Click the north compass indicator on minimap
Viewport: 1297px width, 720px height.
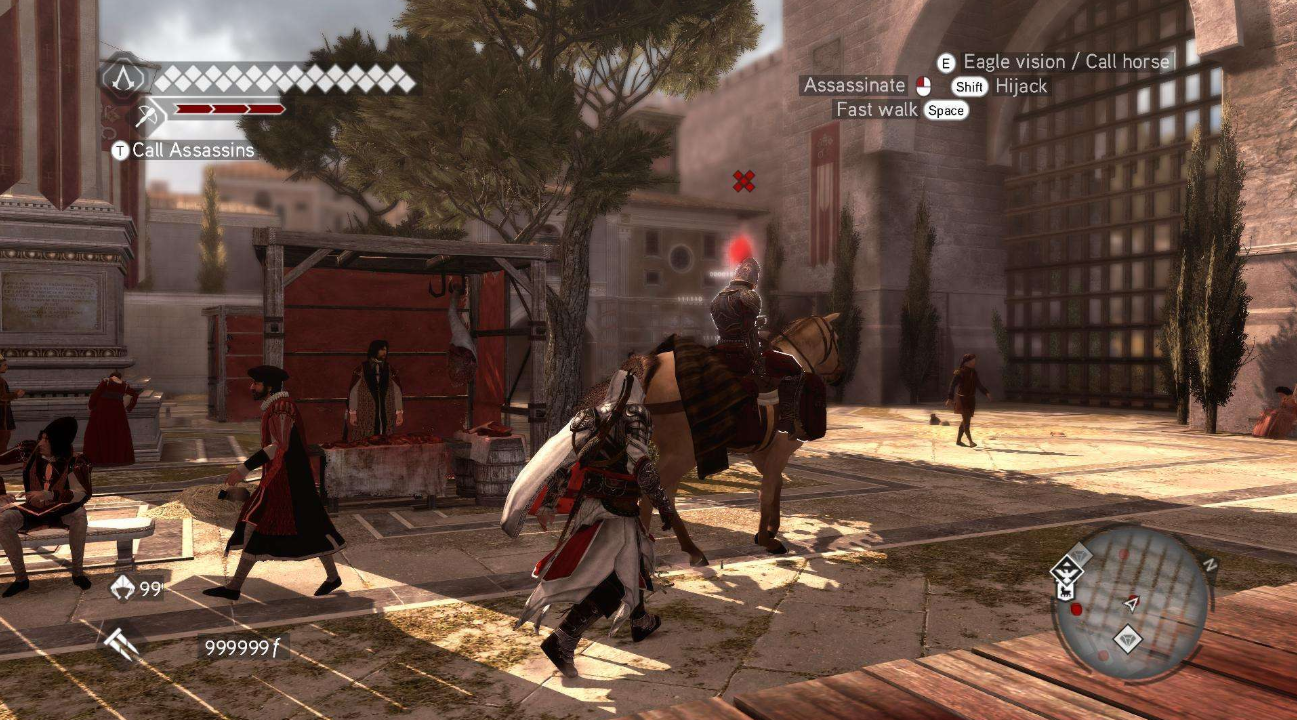point(1210,565)
